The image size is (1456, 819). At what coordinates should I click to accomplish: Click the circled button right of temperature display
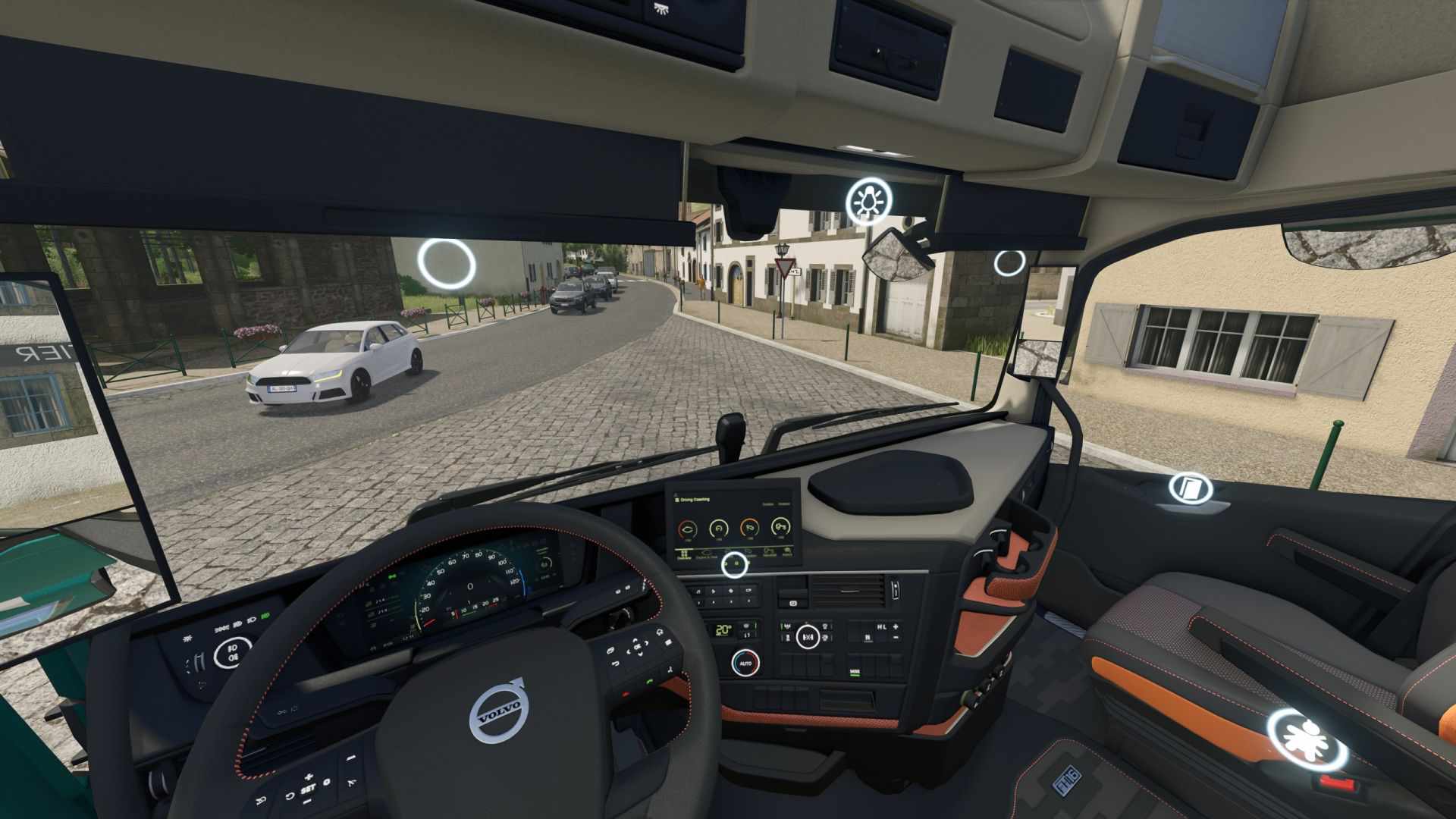[x=808, y=635]
